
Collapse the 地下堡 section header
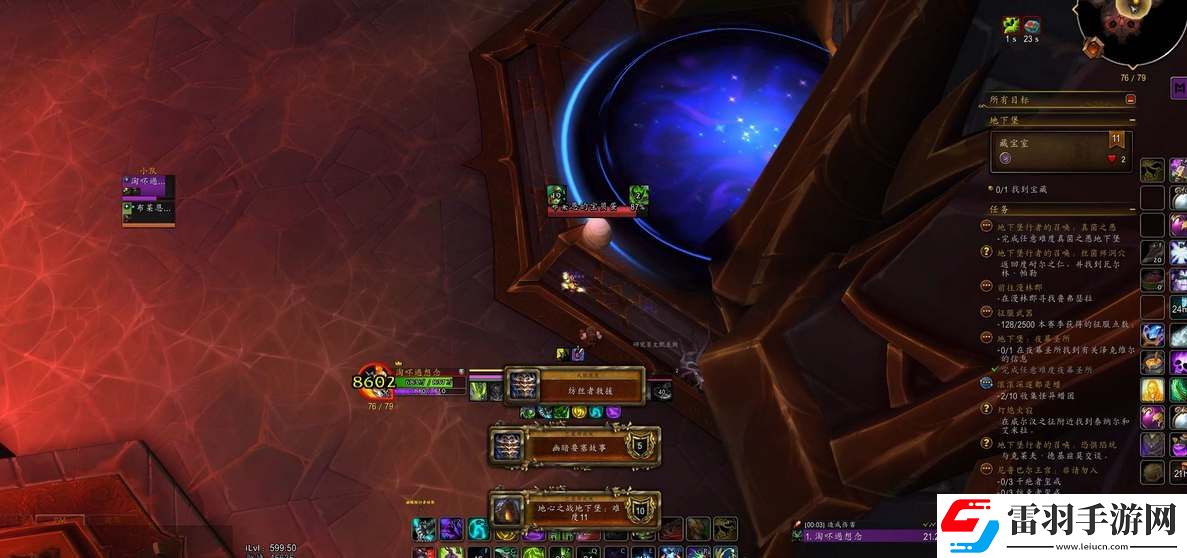click(x=1130, y=121)
